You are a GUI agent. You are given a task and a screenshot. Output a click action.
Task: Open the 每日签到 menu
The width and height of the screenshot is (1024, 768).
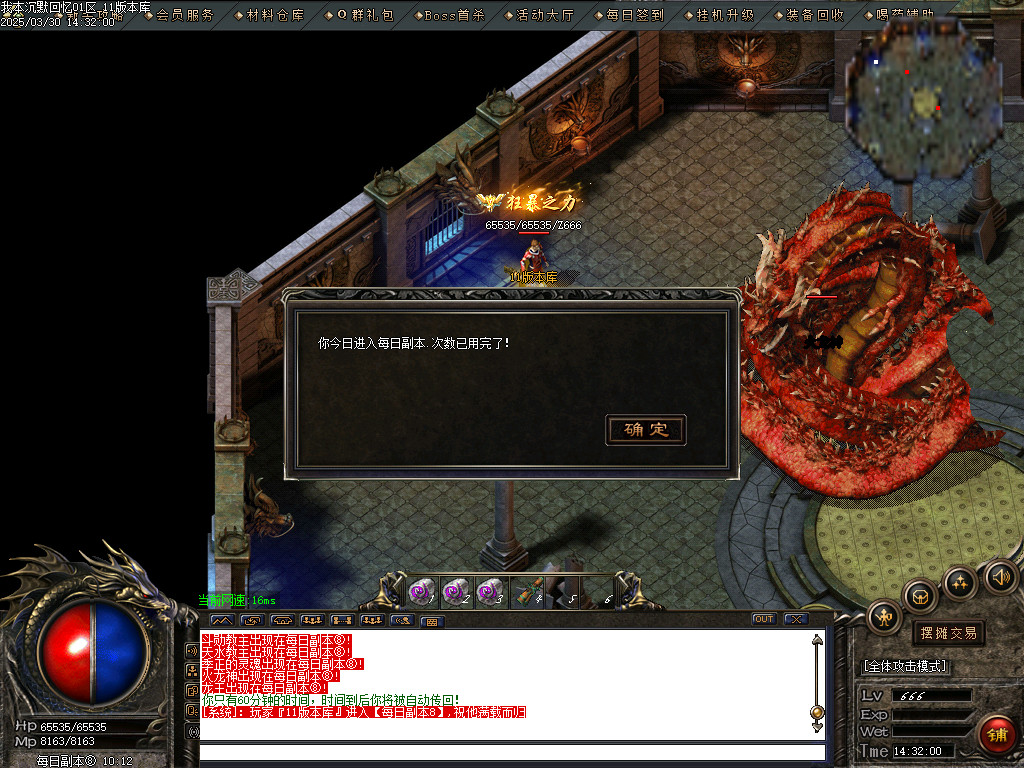[x=634, y=15]
